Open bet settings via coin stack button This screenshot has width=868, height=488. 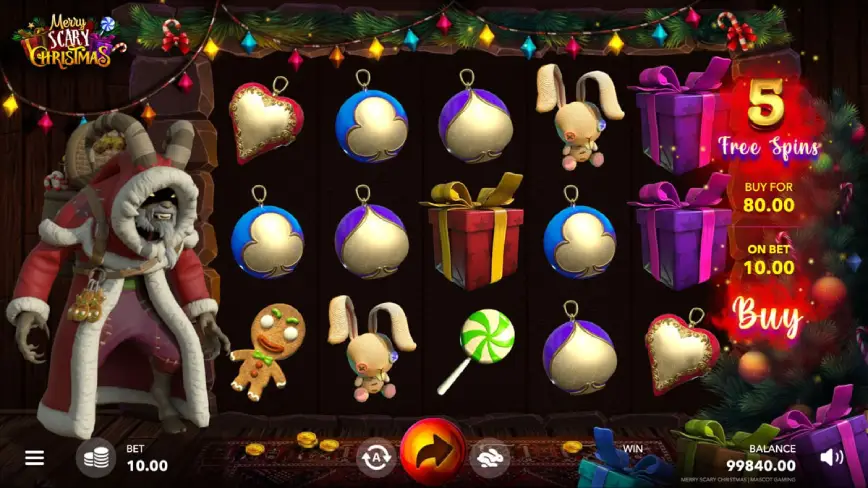tap(96, 458)
